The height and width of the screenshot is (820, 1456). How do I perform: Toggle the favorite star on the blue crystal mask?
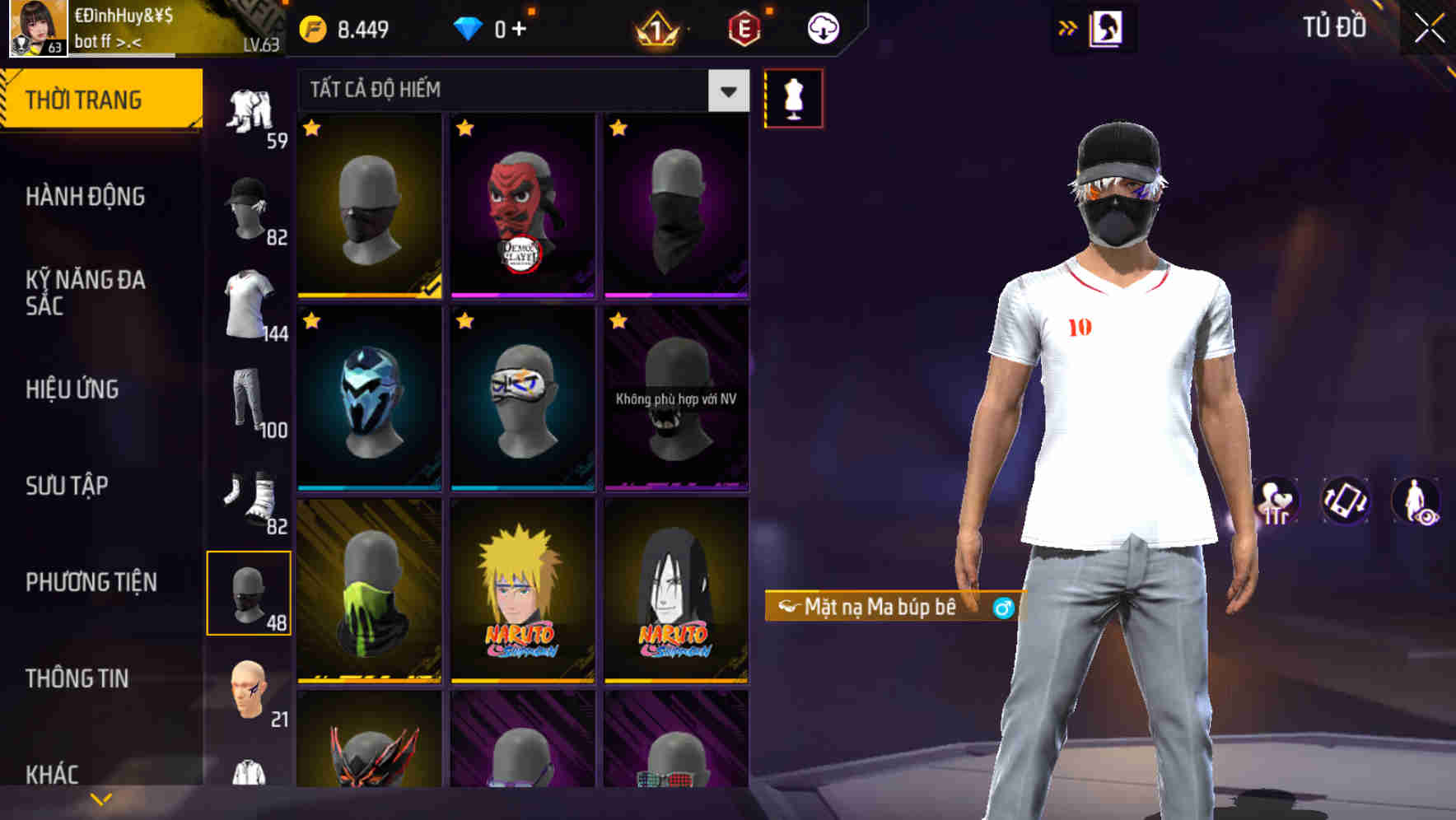pos(313,320)
